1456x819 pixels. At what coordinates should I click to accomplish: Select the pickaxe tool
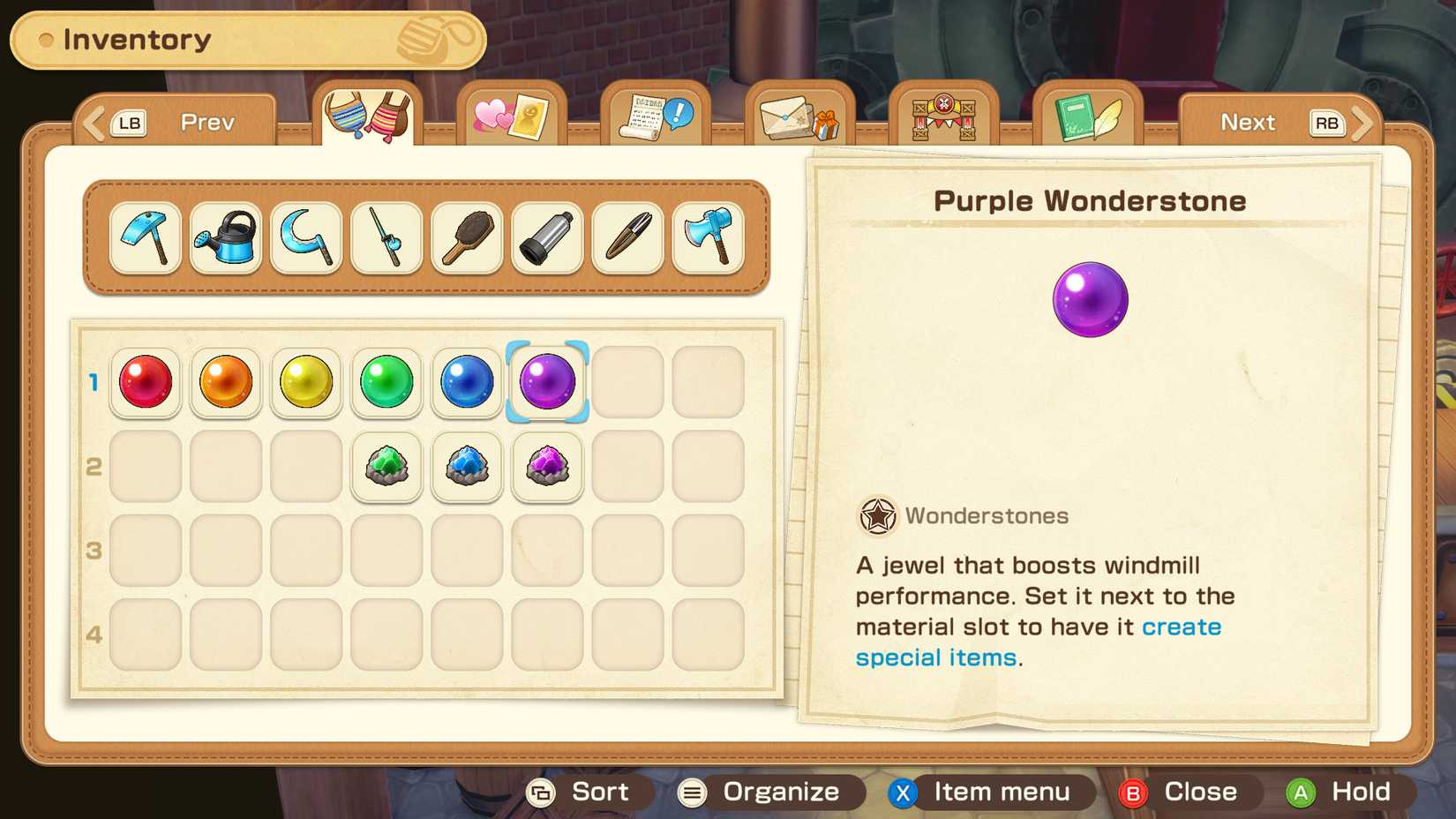145,238
